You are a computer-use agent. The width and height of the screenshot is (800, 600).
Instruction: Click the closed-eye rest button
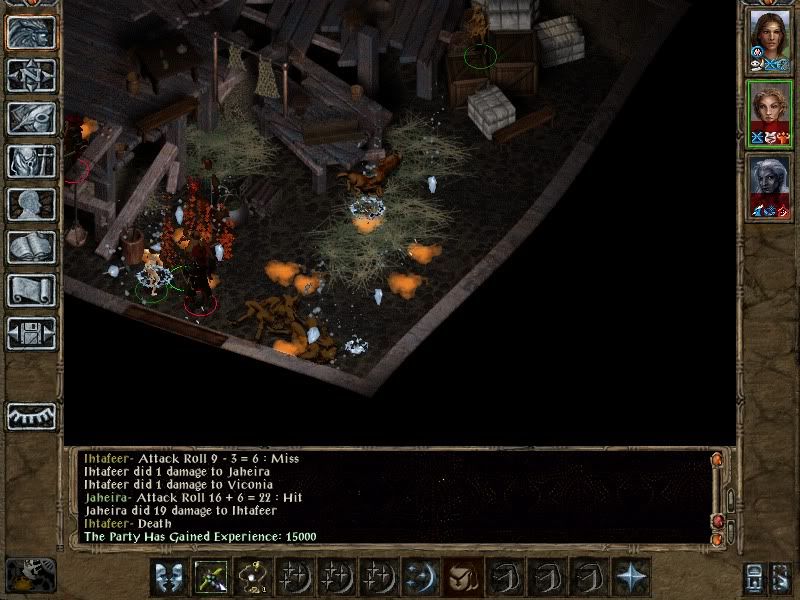pyautogui.click(x=31, y=416)
